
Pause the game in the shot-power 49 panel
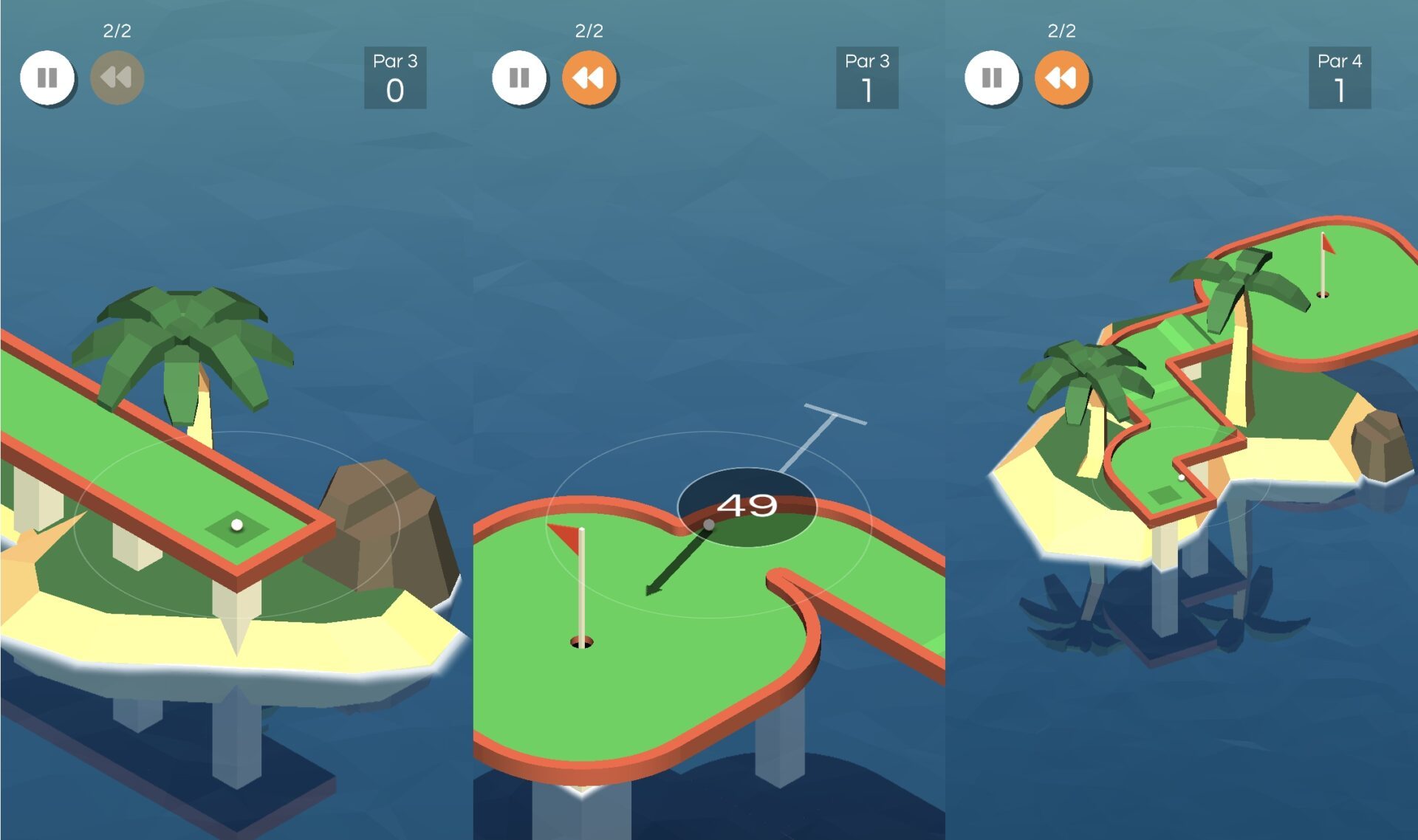[x=519, y=78]
